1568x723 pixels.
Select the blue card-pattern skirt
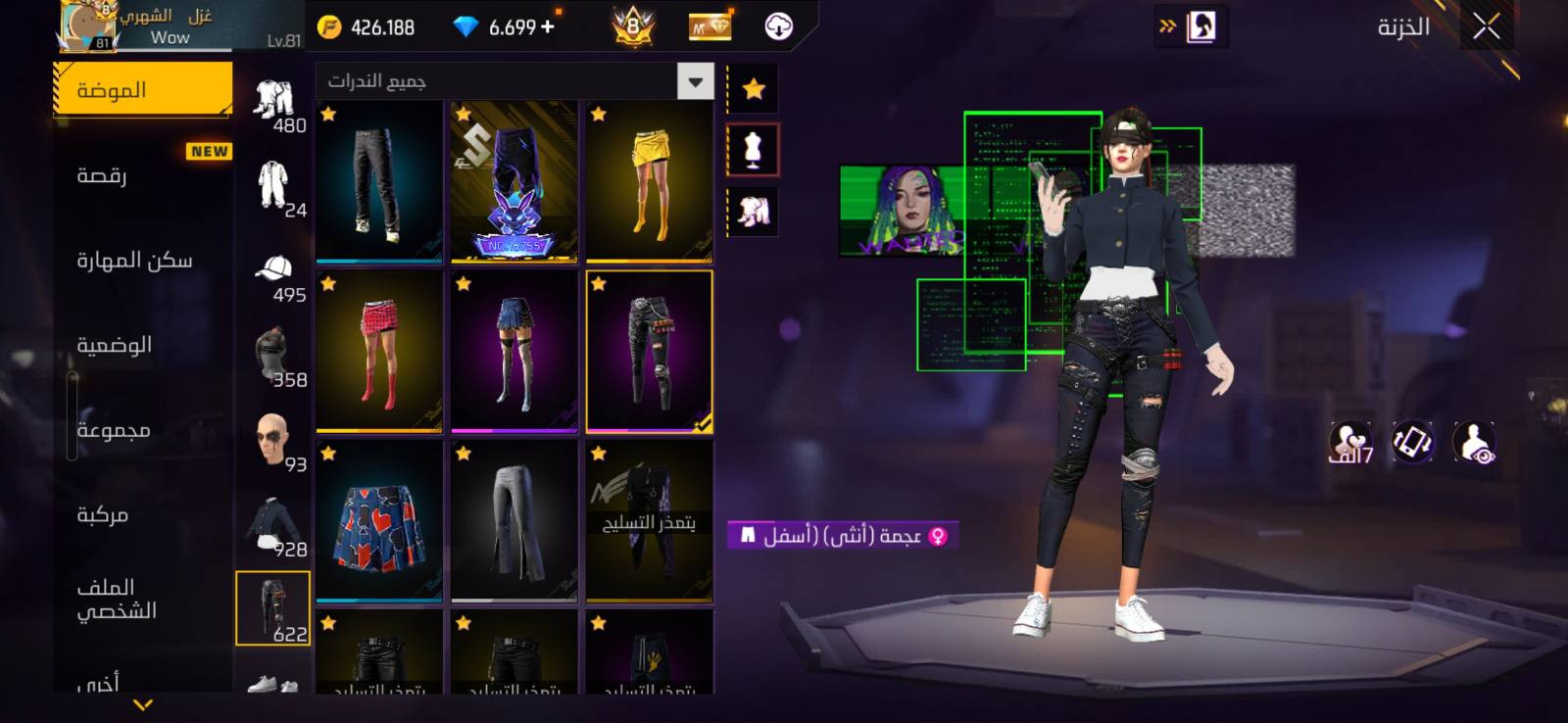[379, 521]
